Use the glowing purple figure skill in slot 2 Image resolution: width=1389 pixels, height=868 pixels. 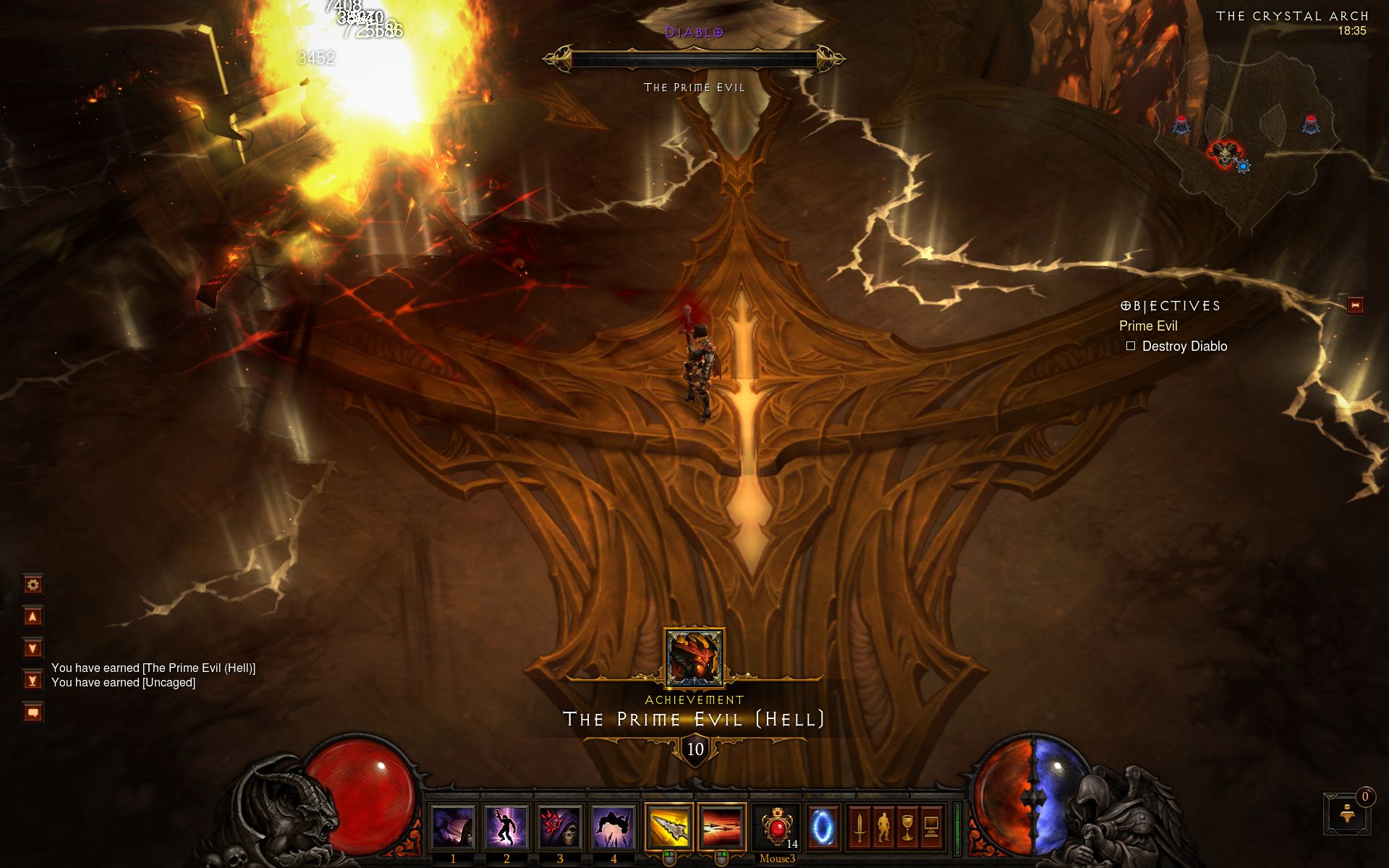click(x=506, y=827)
